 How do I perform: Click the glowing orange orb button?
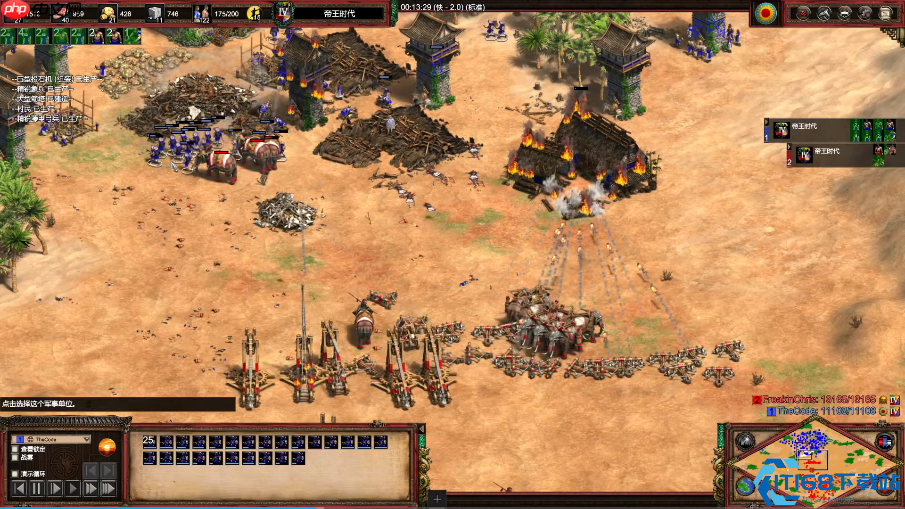tap(106, 447)
